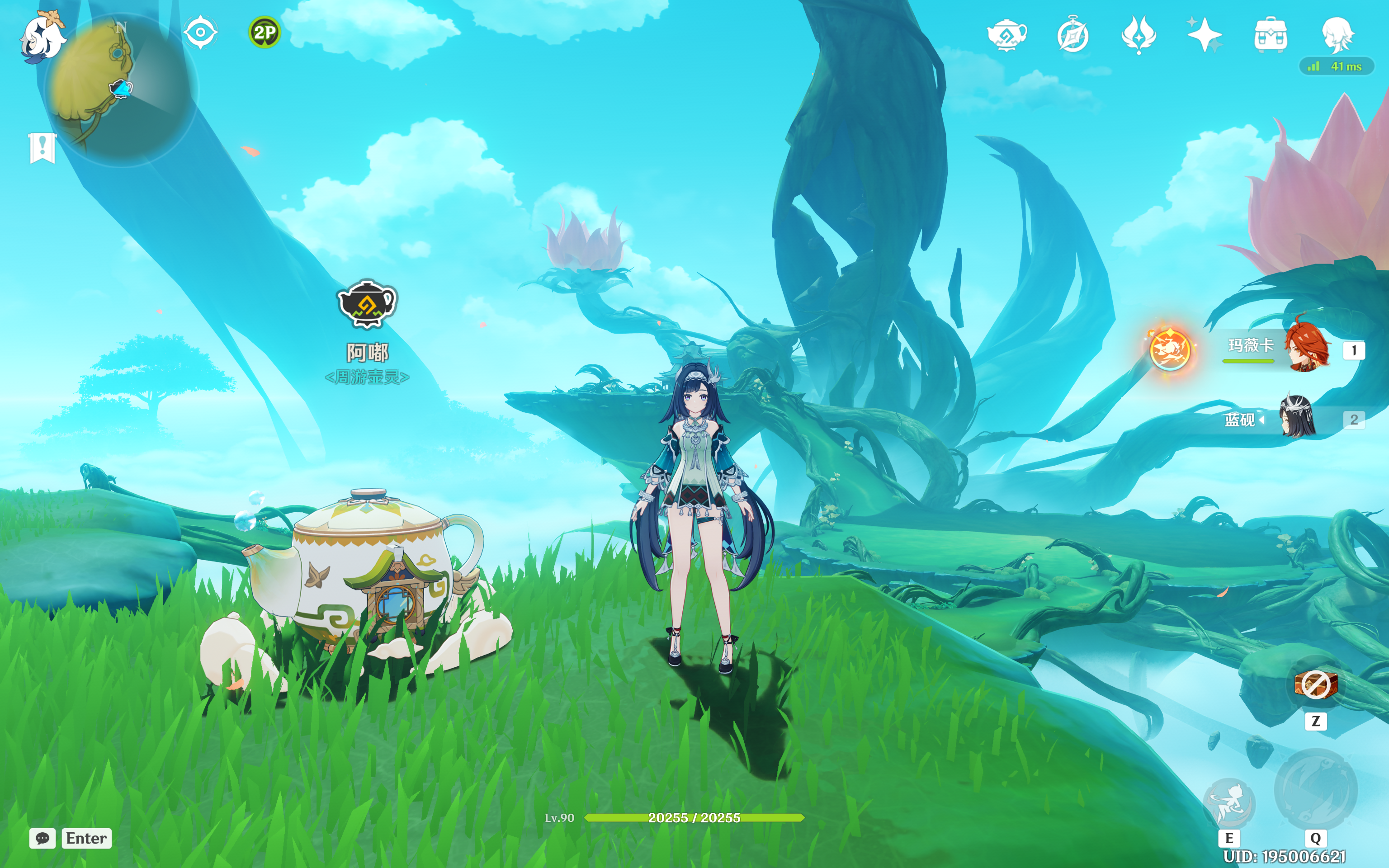
Task: Activate the elemental burst icon
Action: tap(1316, 791)
